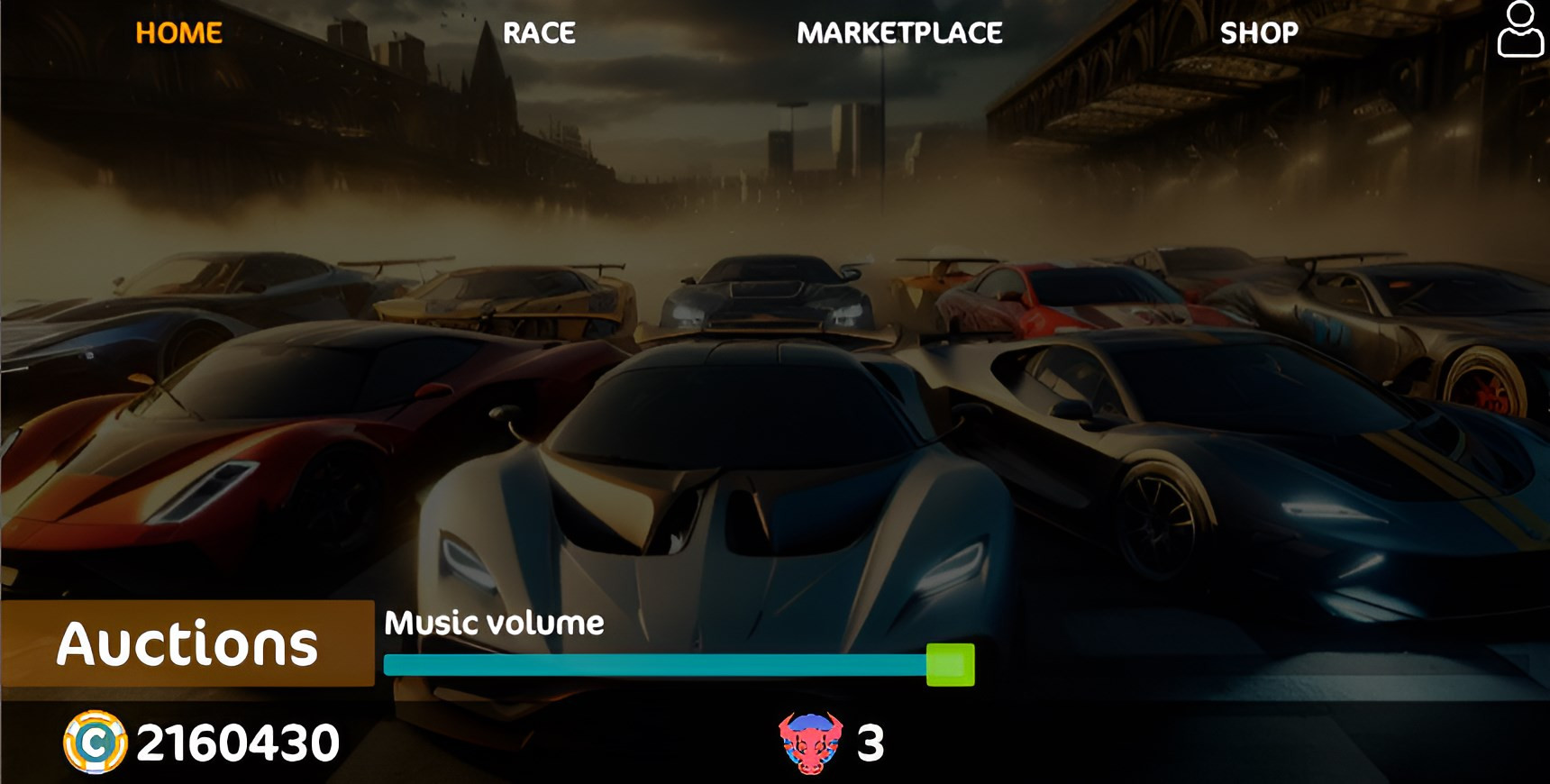Open the player profile icon
Screen dimensions: 1550x784
(1520, 30)
